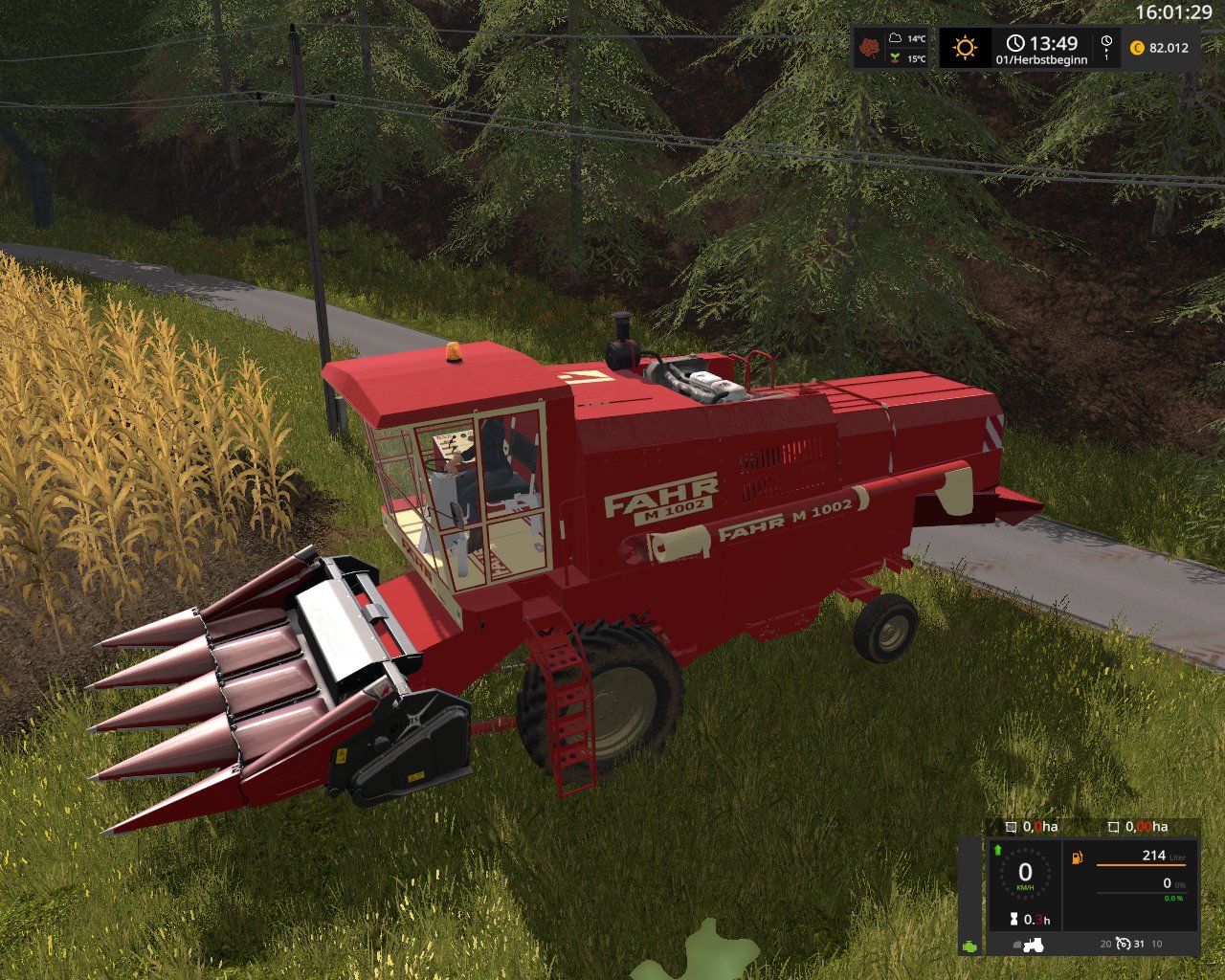This screenshot has height=980, width=1225.
Task: Toggle the cruise control speedometer icon
Action: [x=1123, y=944]
